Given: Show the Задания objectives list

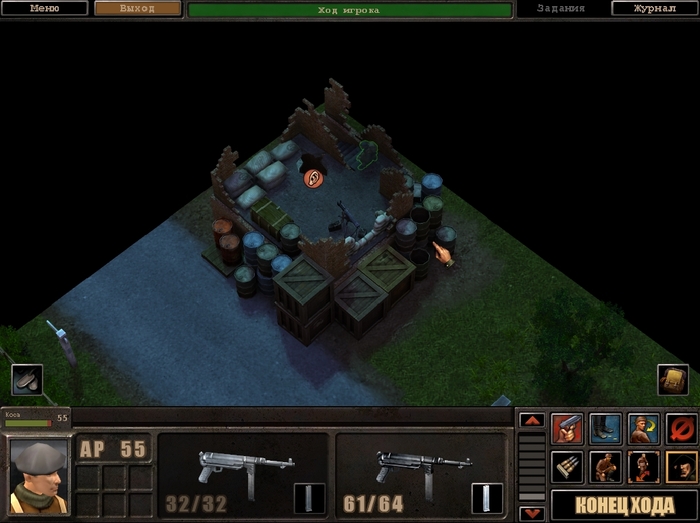Looking at the screenshot, I should (x=561, y=8).
